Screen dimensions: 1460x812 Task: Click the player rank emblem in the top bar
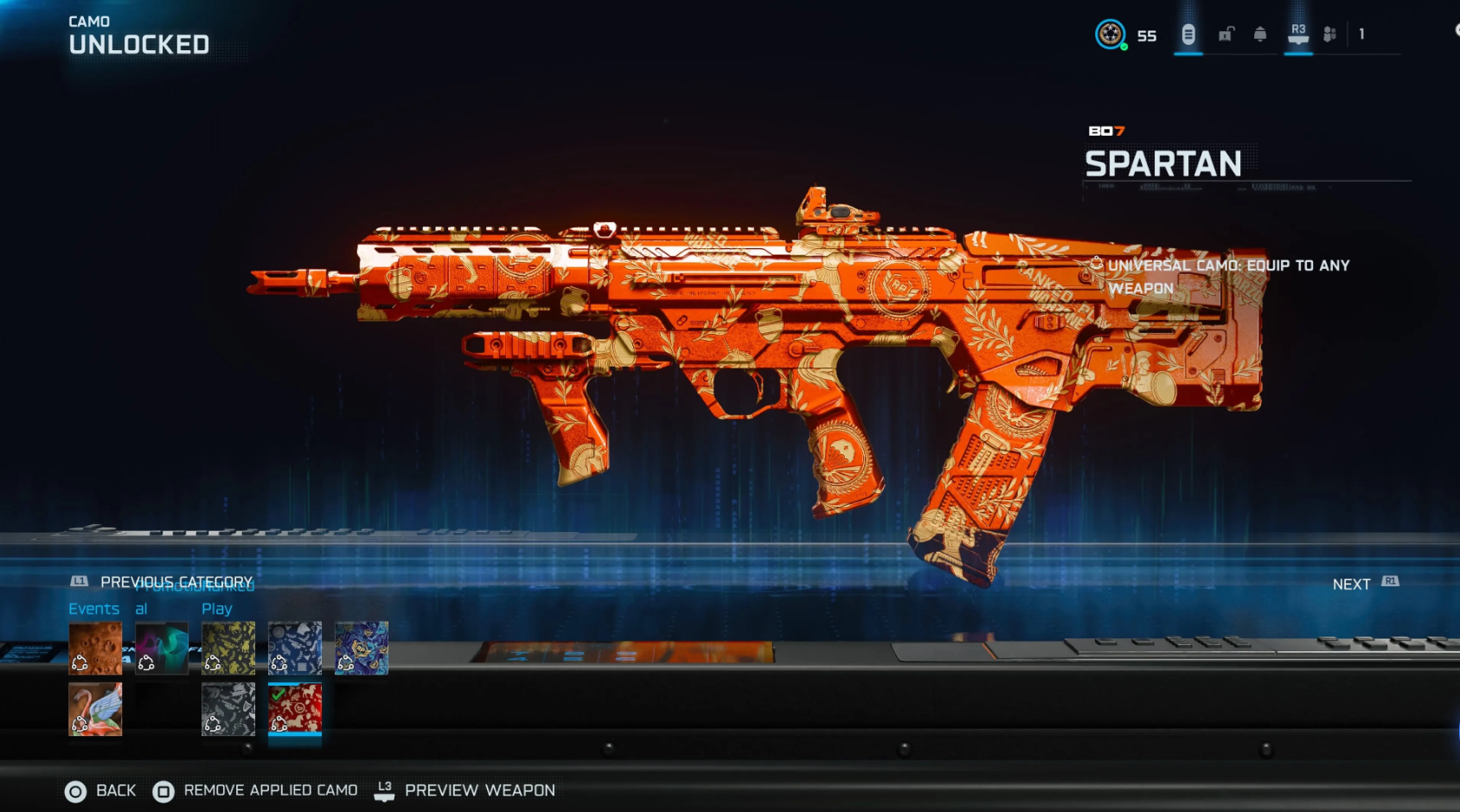[x=1111, y=35]
